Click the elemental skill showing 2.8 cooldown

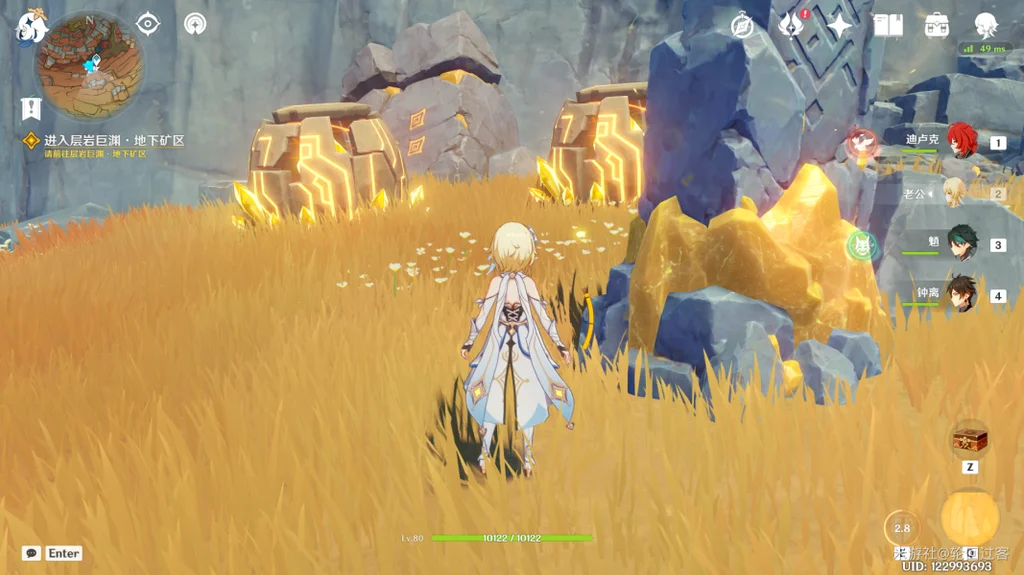pos(902,528)
